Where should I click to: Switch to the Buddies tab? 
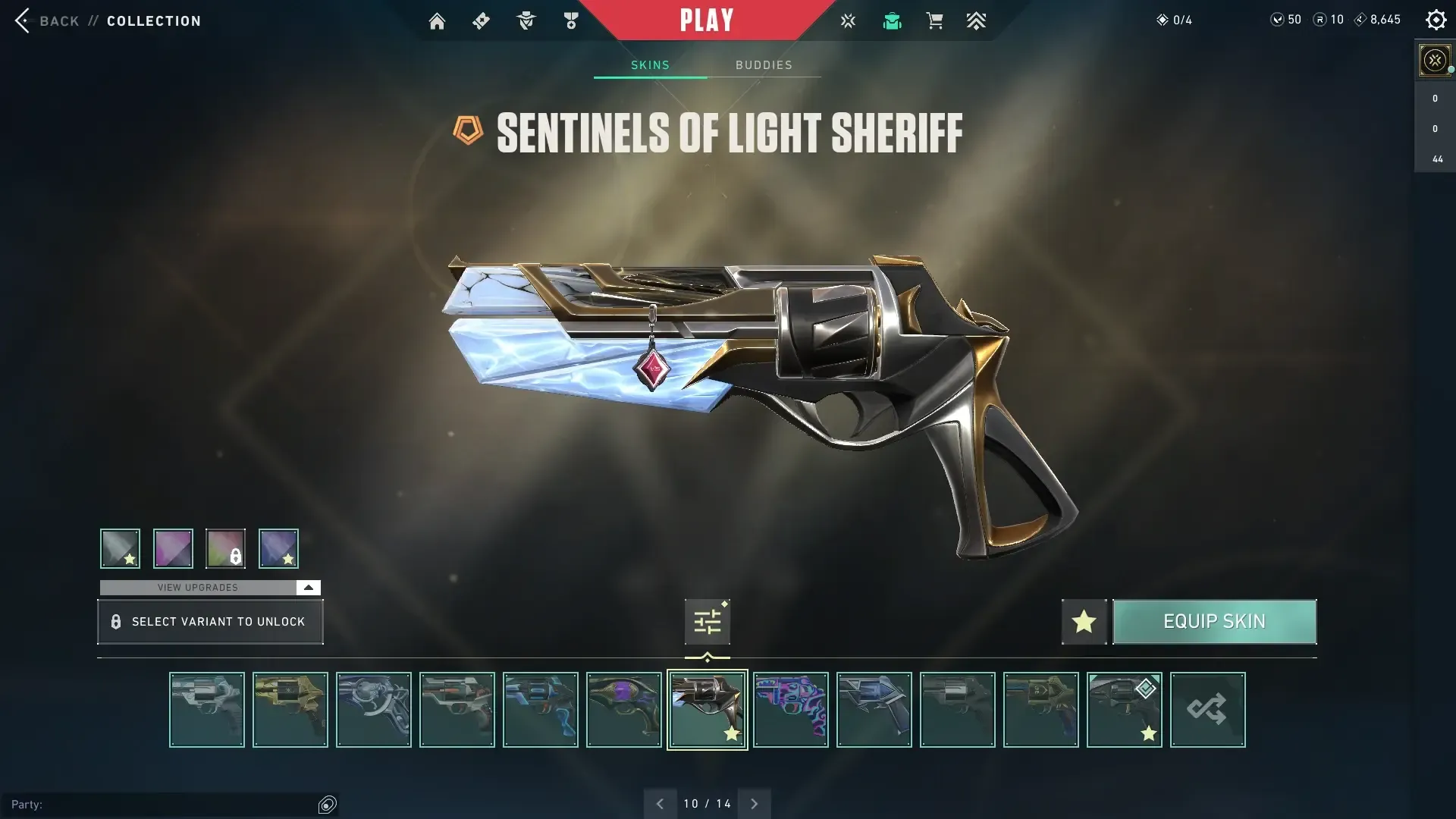pos(764,65)
